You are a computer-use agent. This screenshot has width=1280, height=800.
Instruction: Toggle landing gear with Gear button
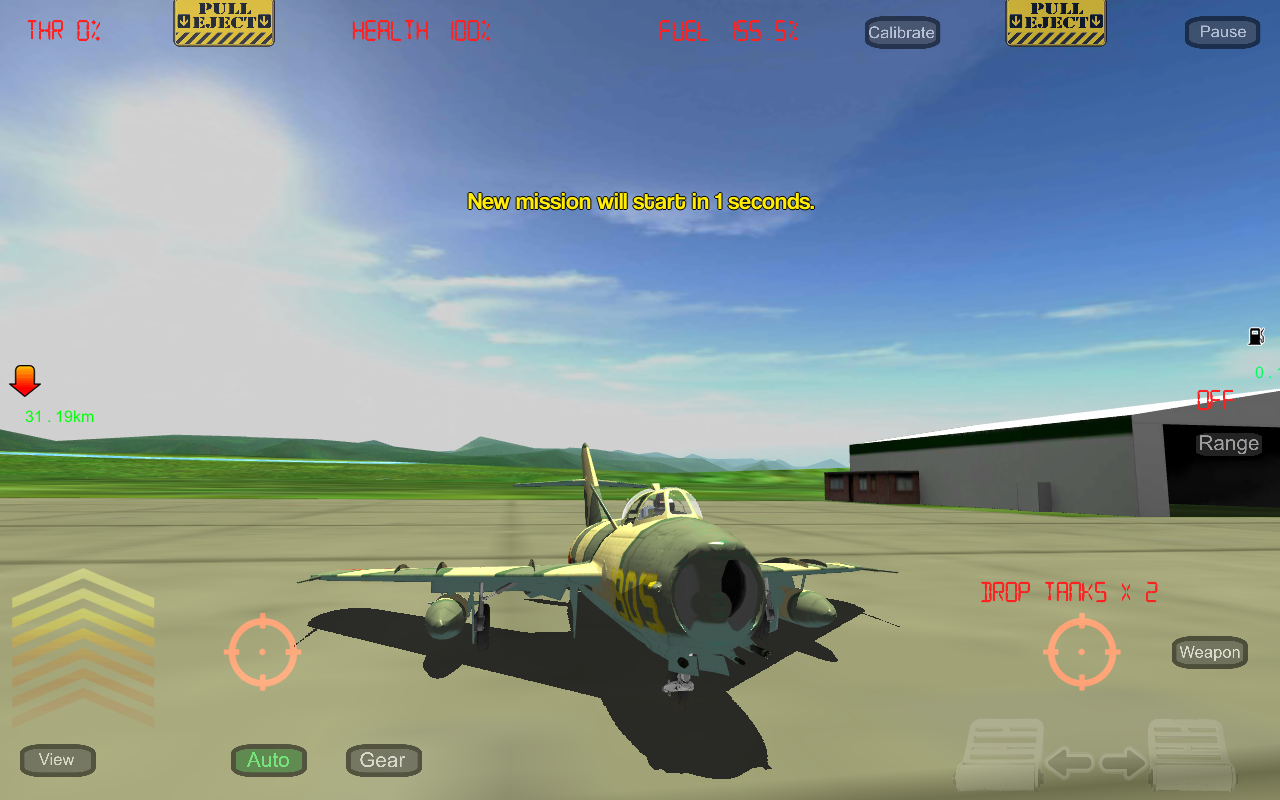tap(383, 760)
